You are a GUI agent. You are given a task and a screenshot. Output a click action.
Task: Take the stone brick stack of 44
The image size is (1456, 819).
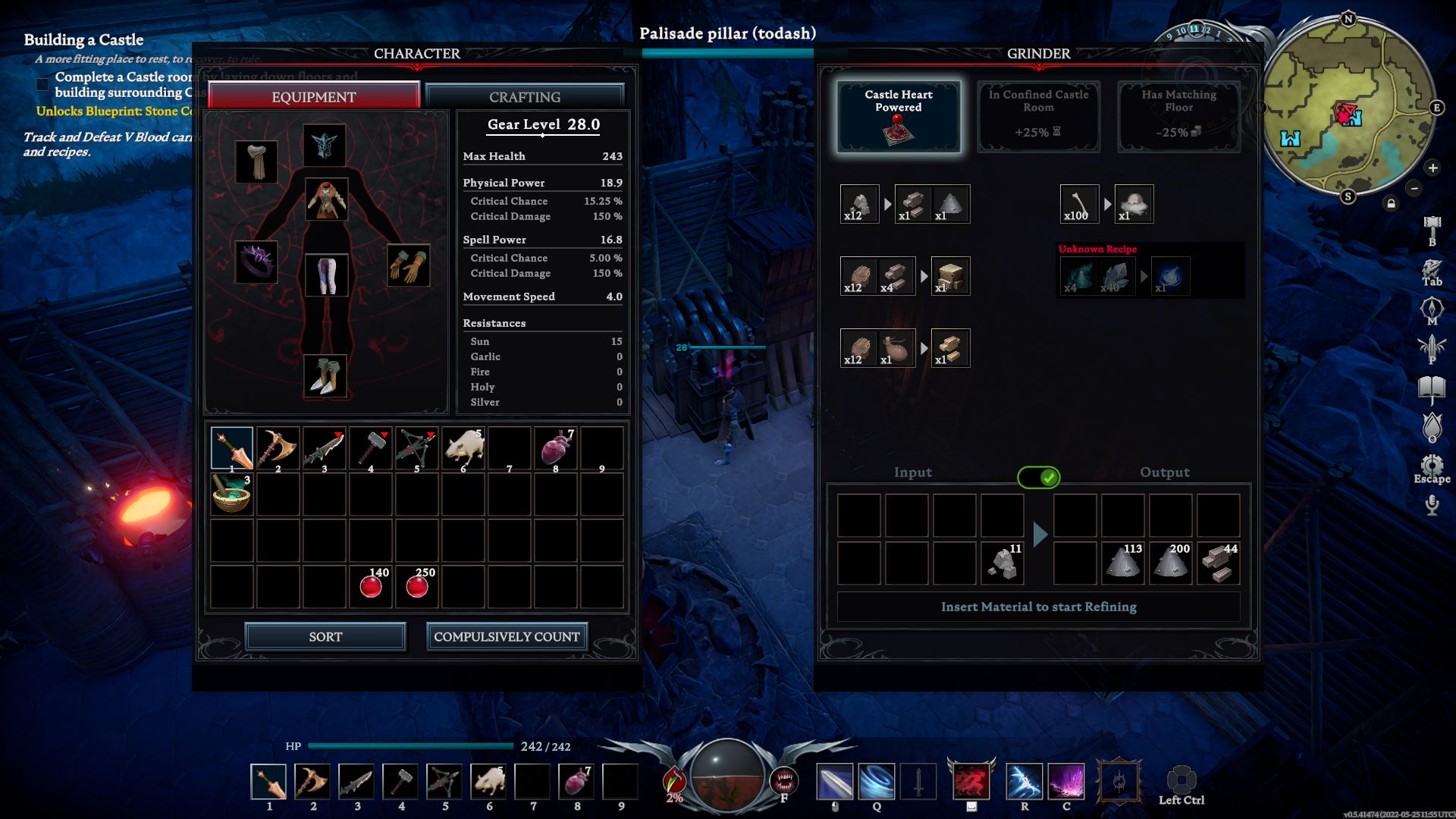1219,563
